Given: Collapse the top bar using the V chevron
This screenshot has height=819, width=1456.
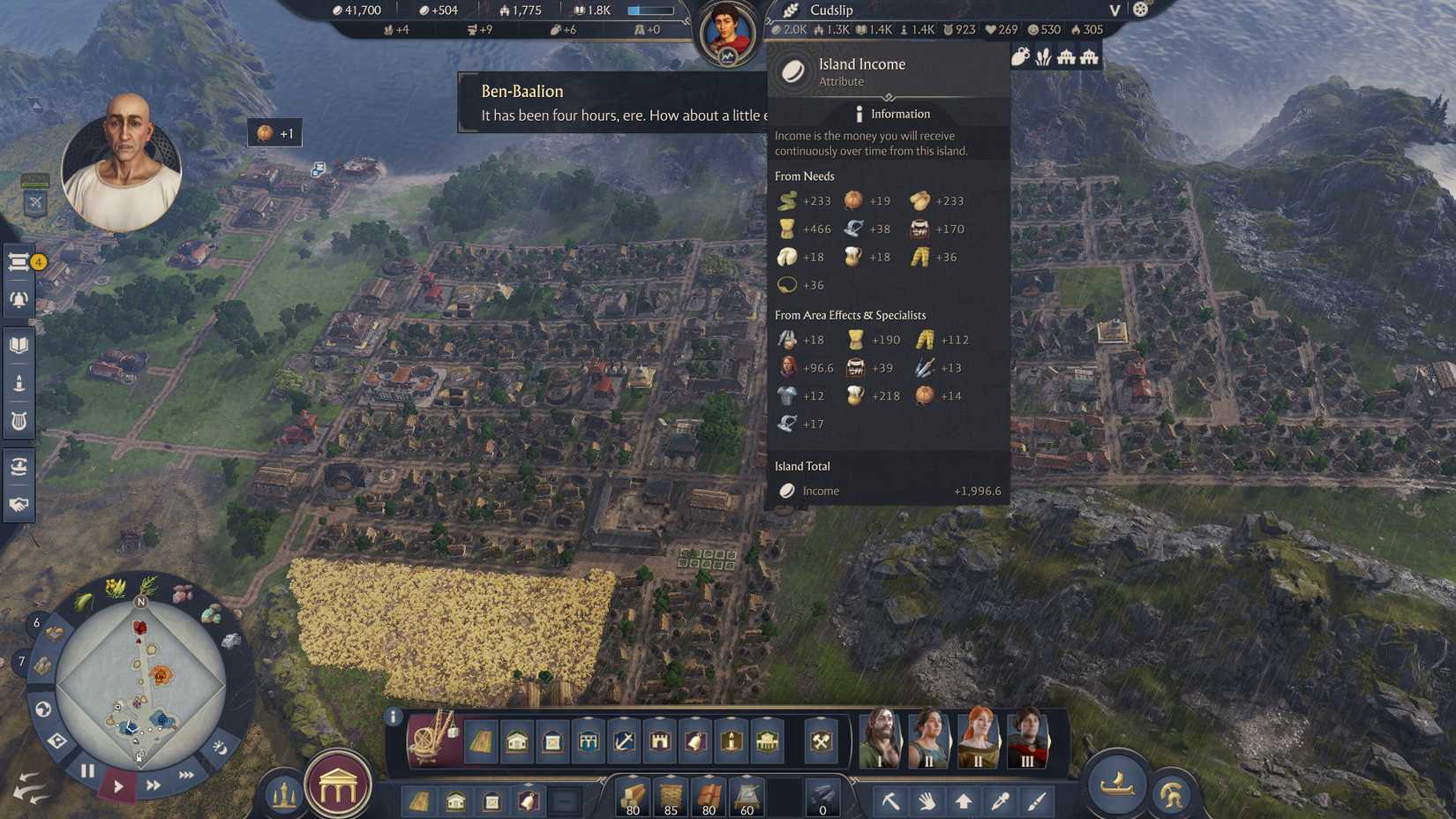Looking at the screenshot, I should (x=1114, y=11).
